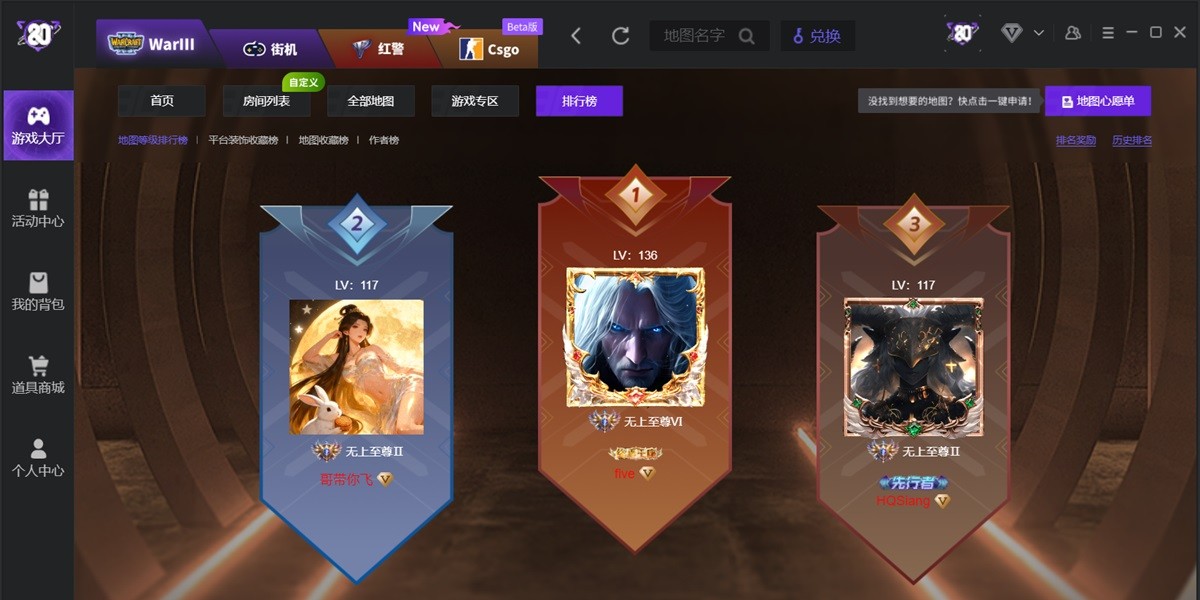The width and height of the screenshot is (1200, 600).
Task: Show the 房间列表 room list
Action: tap(267, 101)
